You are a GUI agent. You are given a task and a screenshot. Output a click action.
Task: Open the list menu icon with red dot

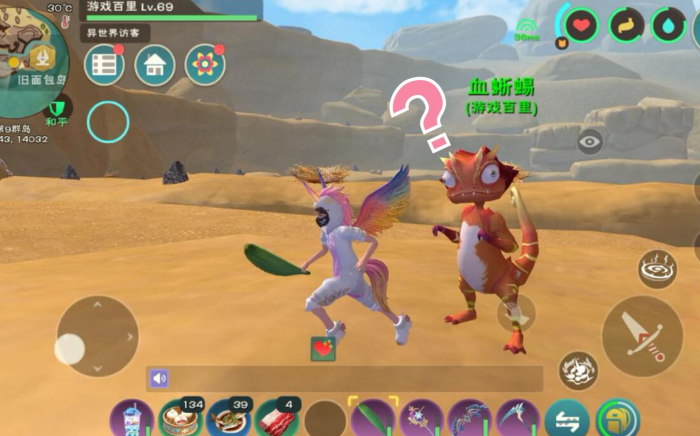104,65
